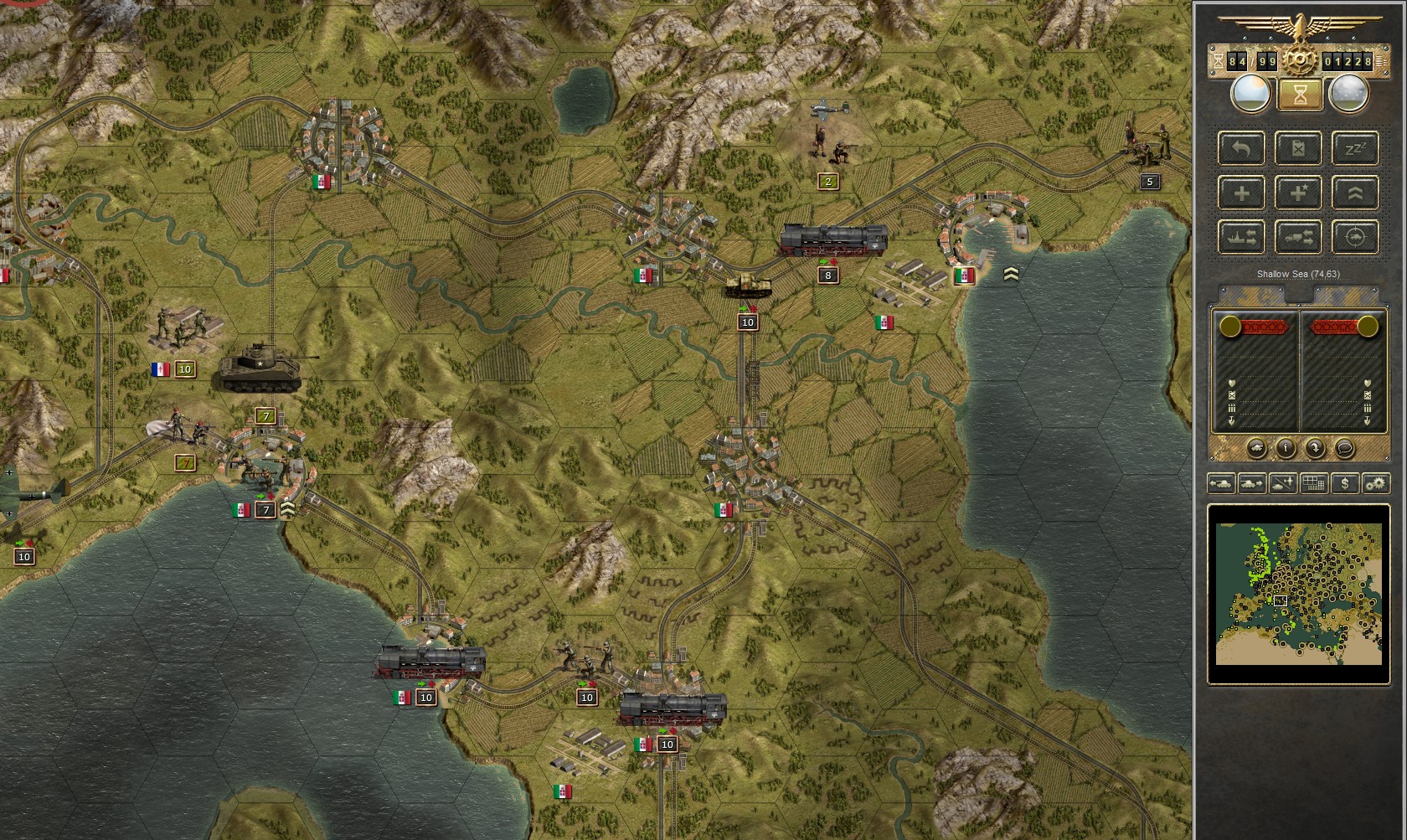Put the unit to sleep with Zzz button
The image size is (1407, 840).
(1356, 148)
